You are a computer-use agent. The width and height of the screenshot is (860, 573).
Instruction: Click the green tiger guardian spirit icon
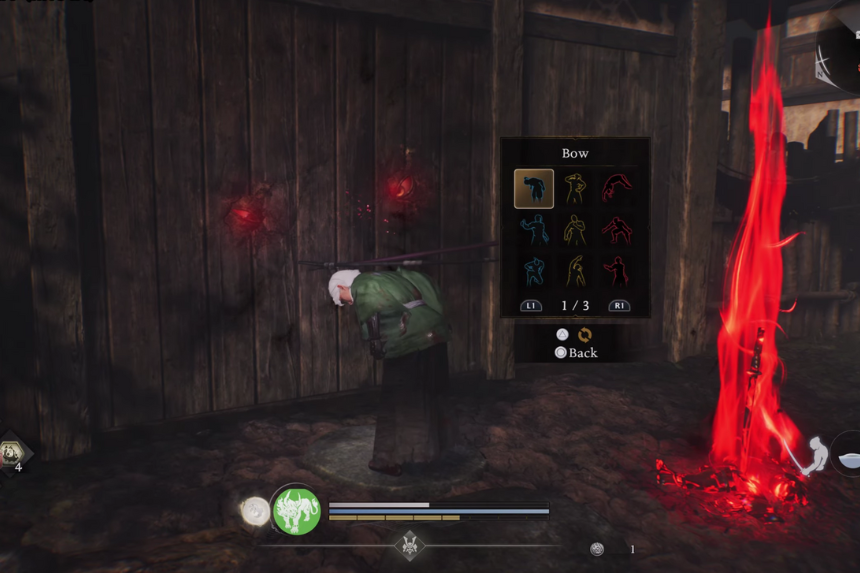click(296, 511)
